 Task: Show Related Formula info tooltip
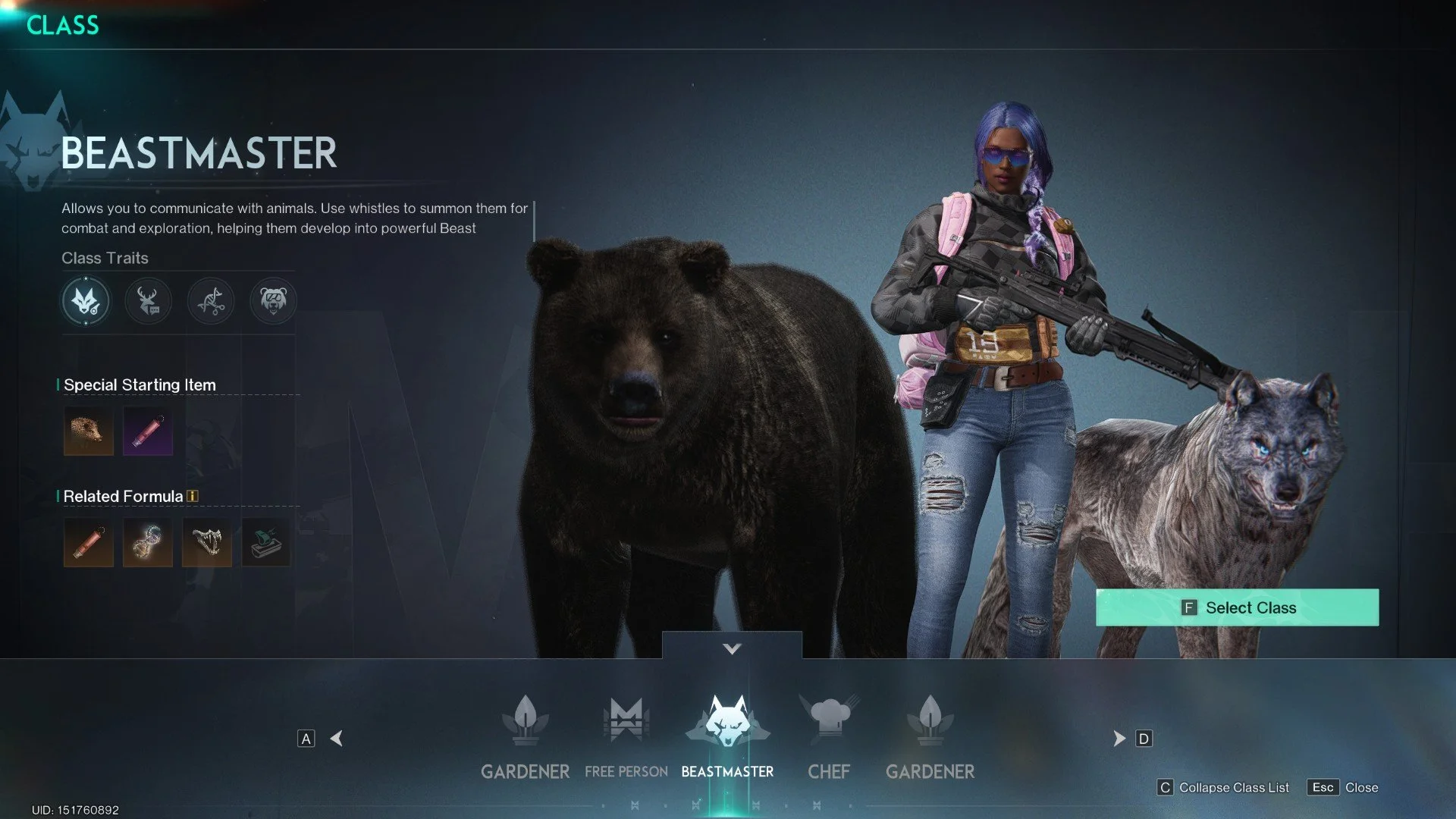tap(193, 496)
